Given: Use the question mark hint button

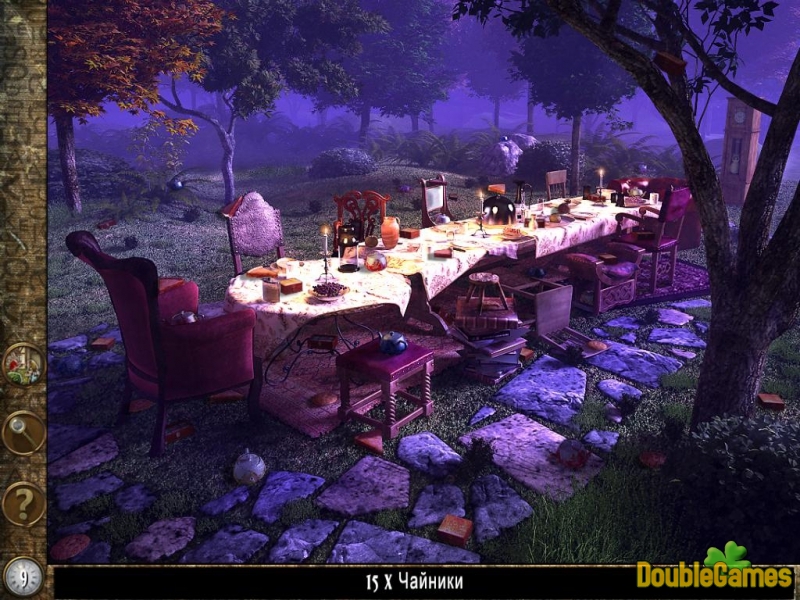Looking at the screenshot, I should (x=22, y=503).
